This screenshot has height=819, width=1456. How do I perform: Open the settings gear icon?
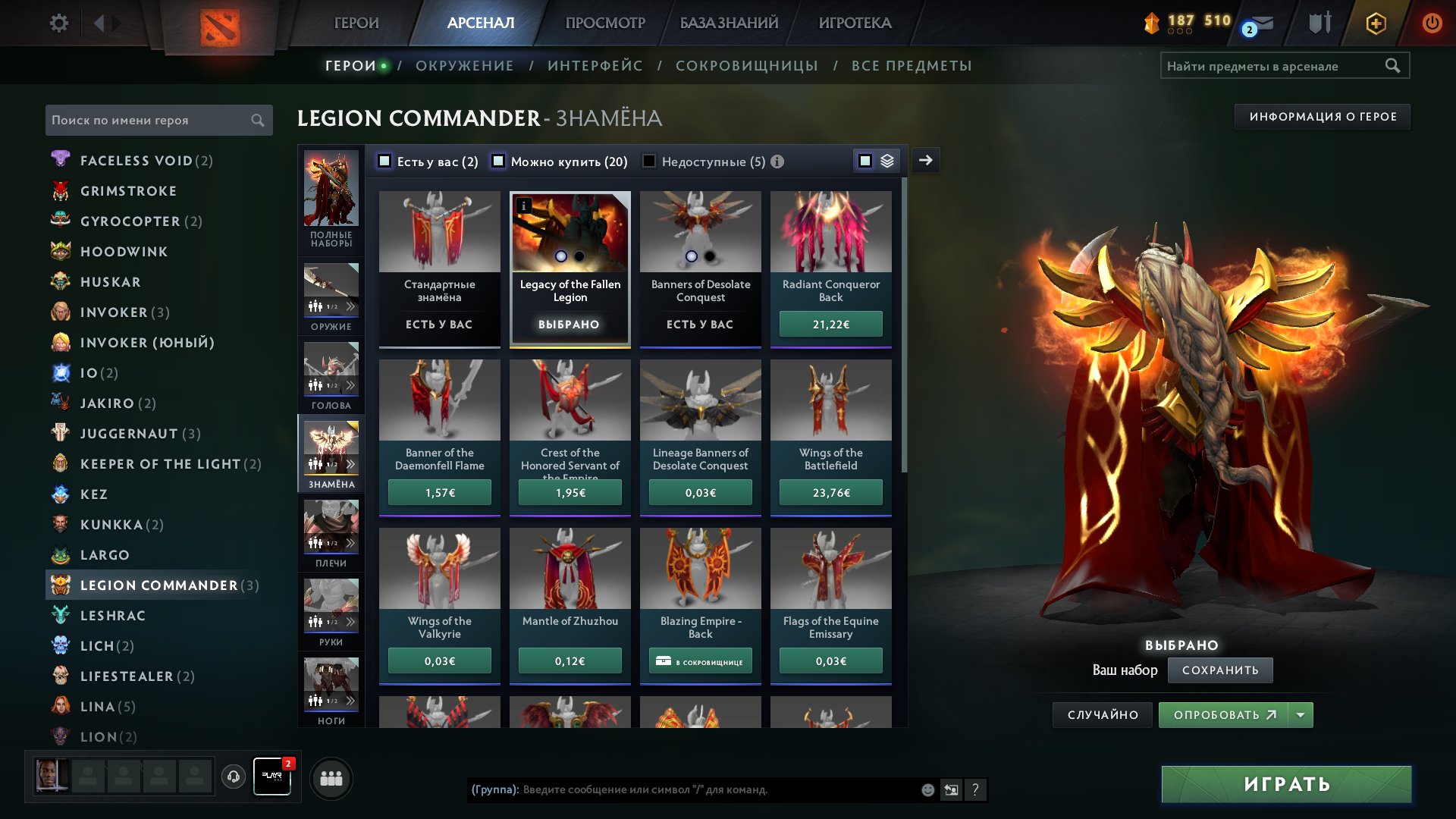pos(59,23)
